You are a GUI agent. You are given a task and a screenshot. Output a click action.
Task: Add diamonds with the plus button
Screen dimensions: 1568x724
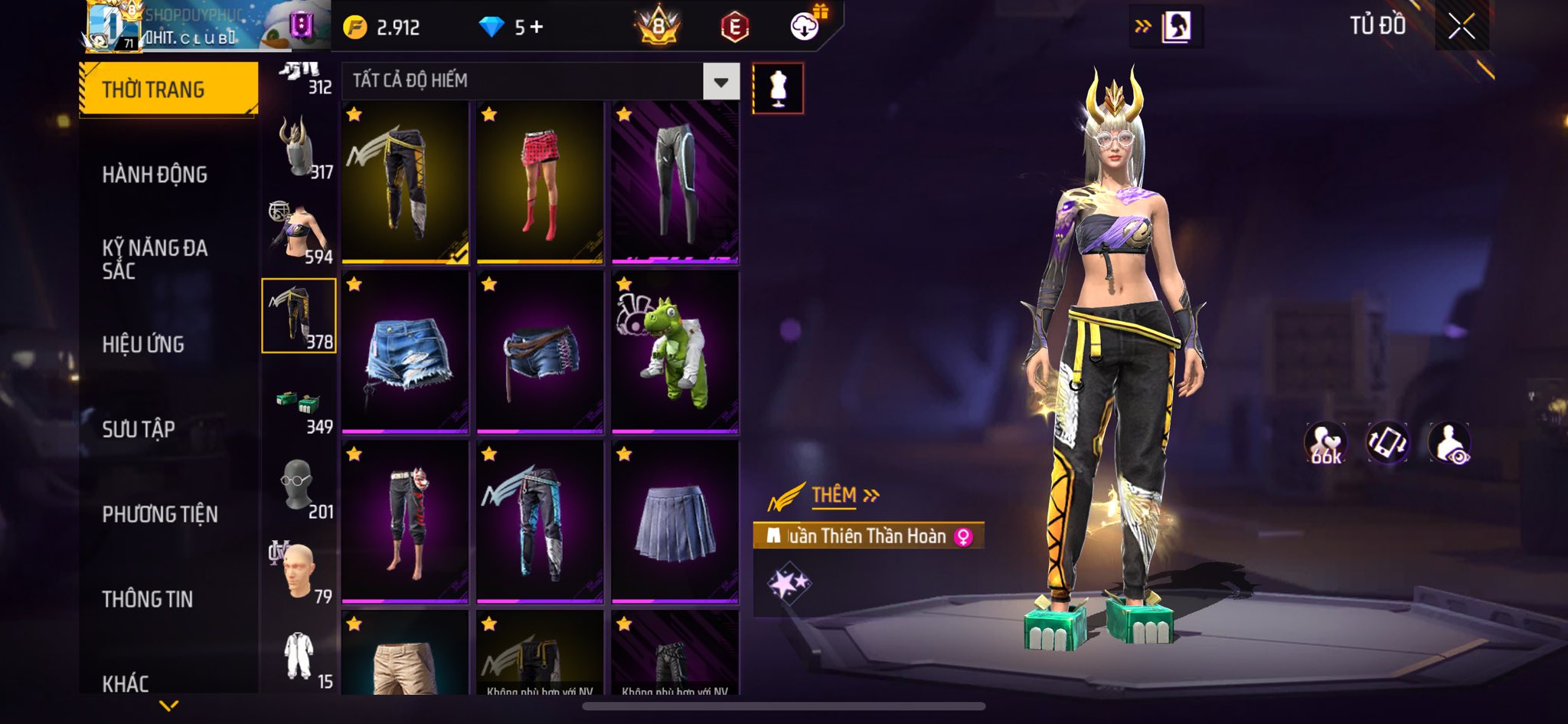(x=537, y=28)
